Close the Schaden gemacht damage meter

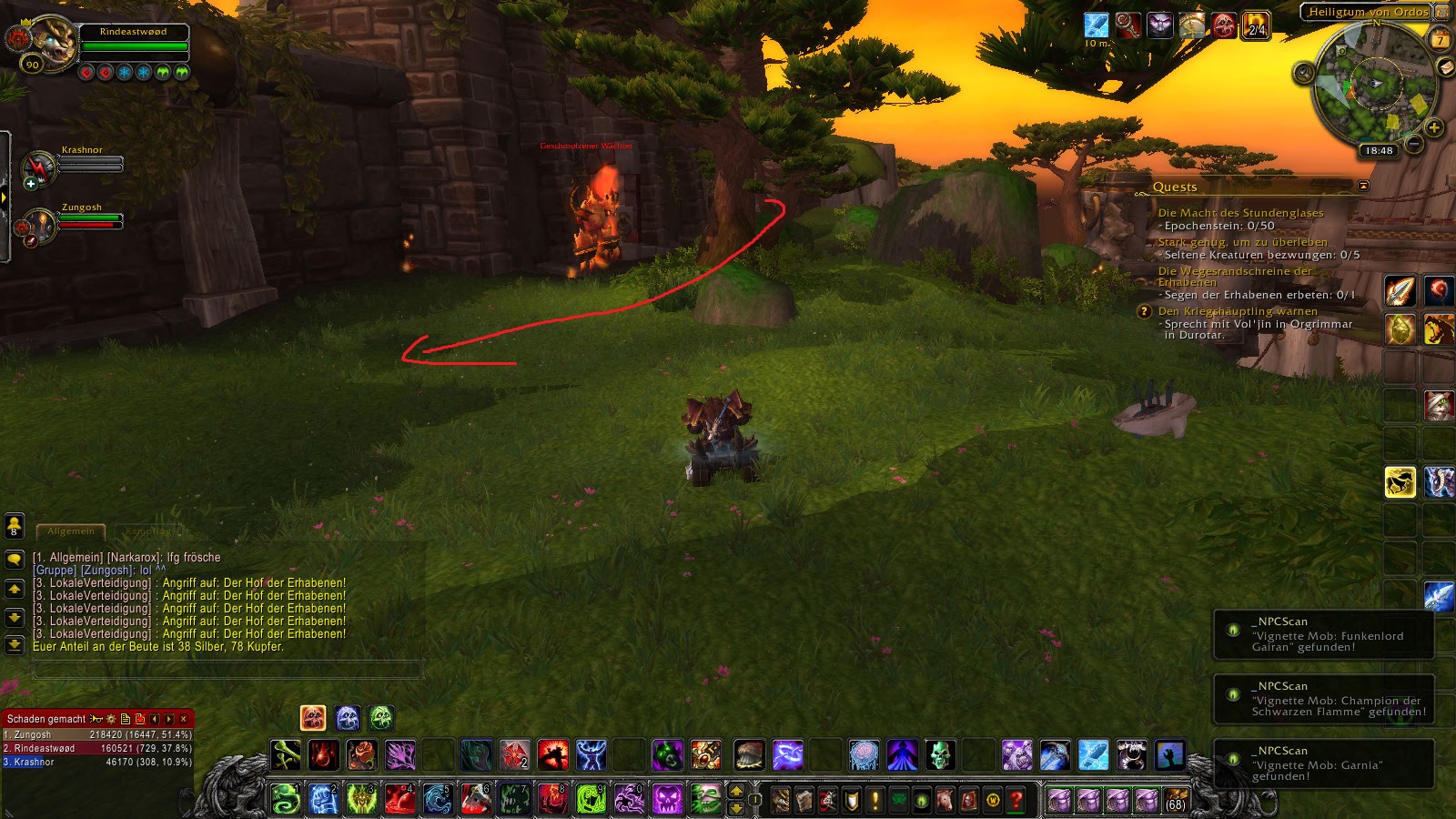coord(183,719)
